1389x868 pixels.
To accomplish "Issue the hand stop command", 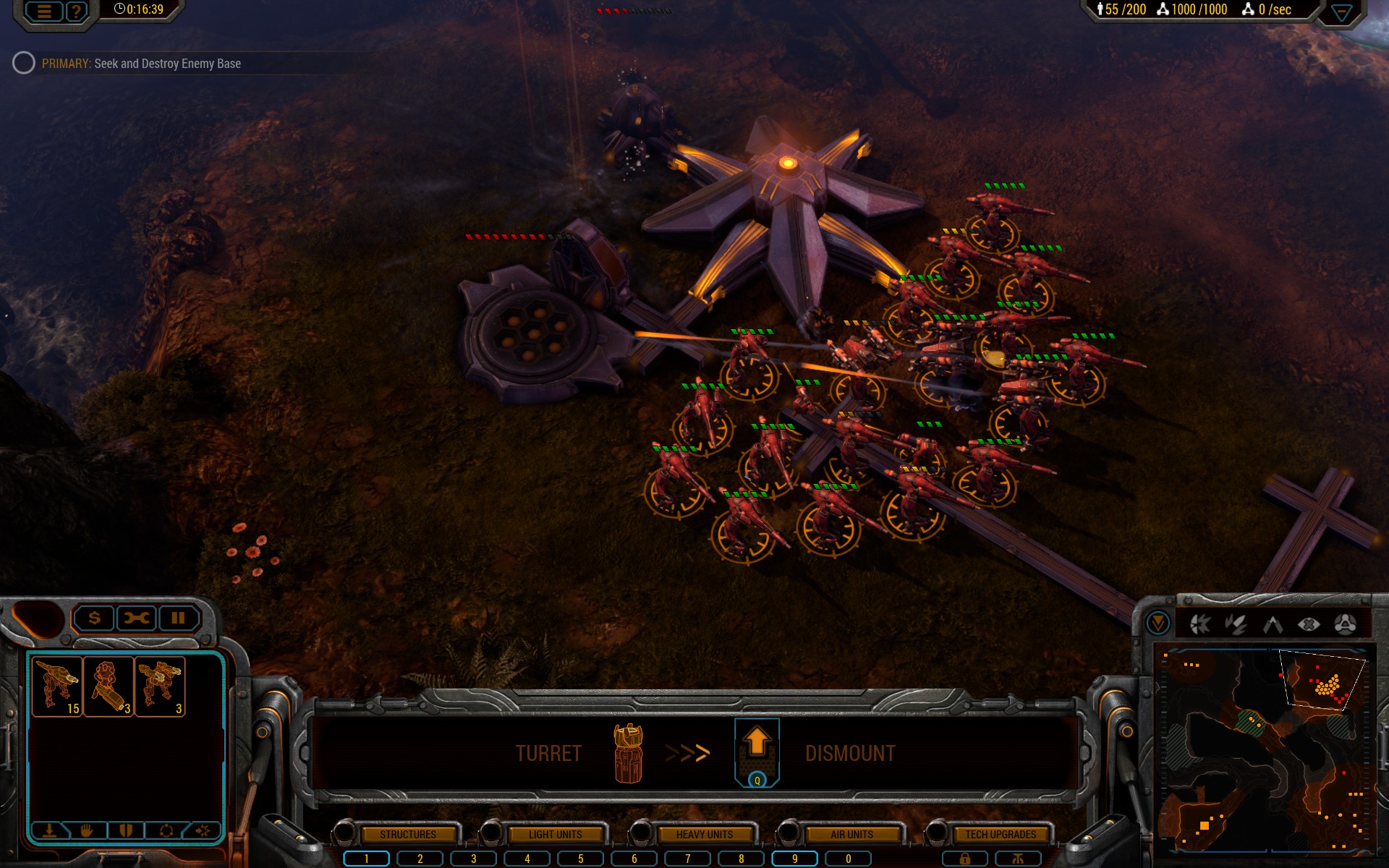I will (87, 830).
